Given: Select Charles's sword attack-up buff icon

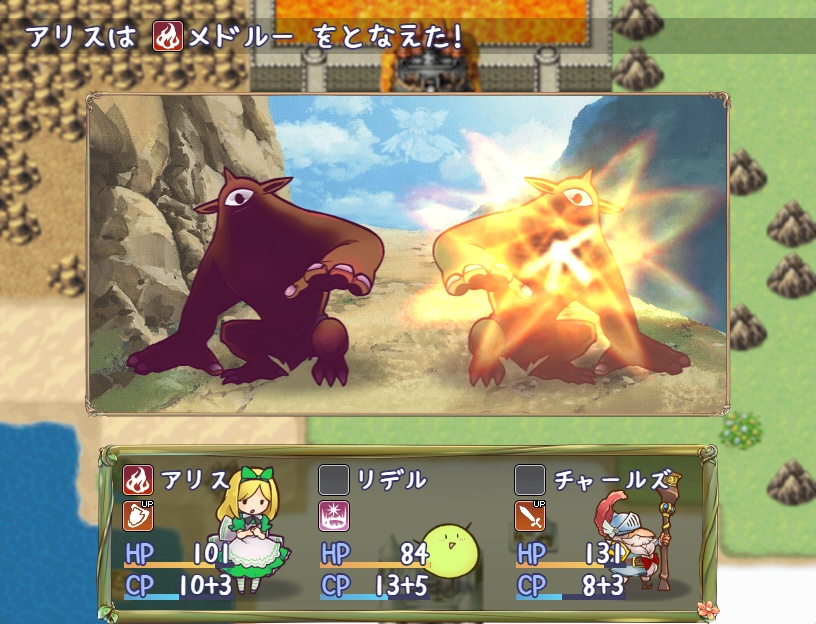Looking at the screenshot, I should (530, 516).
